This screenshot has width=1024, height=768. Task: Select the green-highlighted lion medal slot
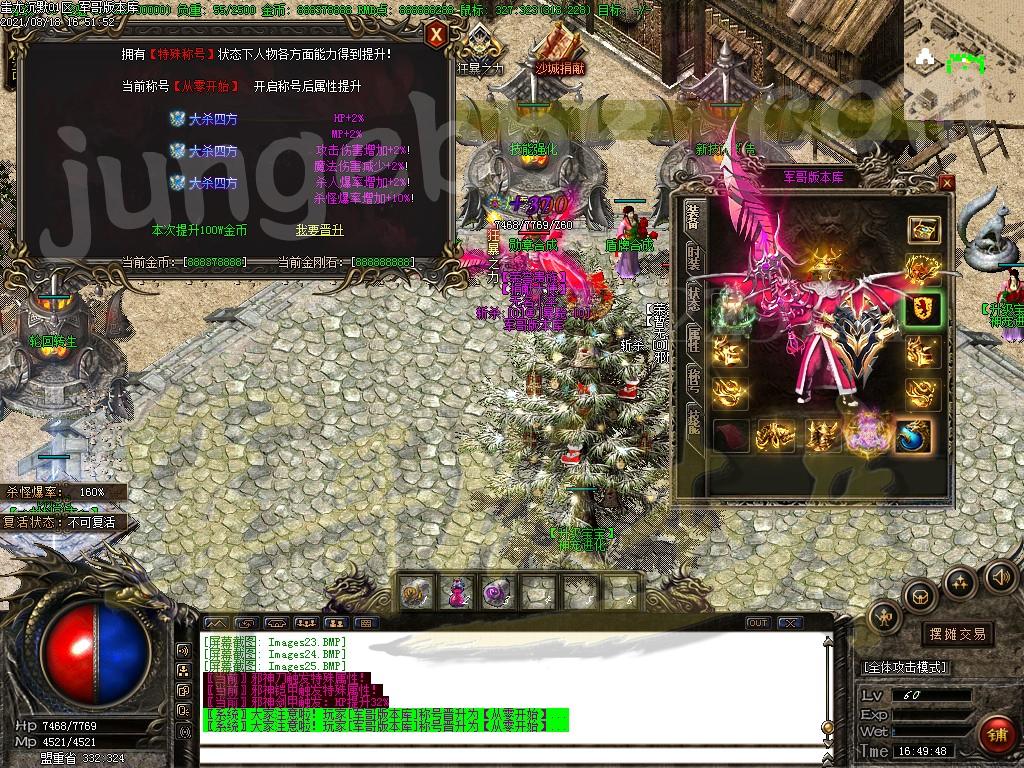923,308
